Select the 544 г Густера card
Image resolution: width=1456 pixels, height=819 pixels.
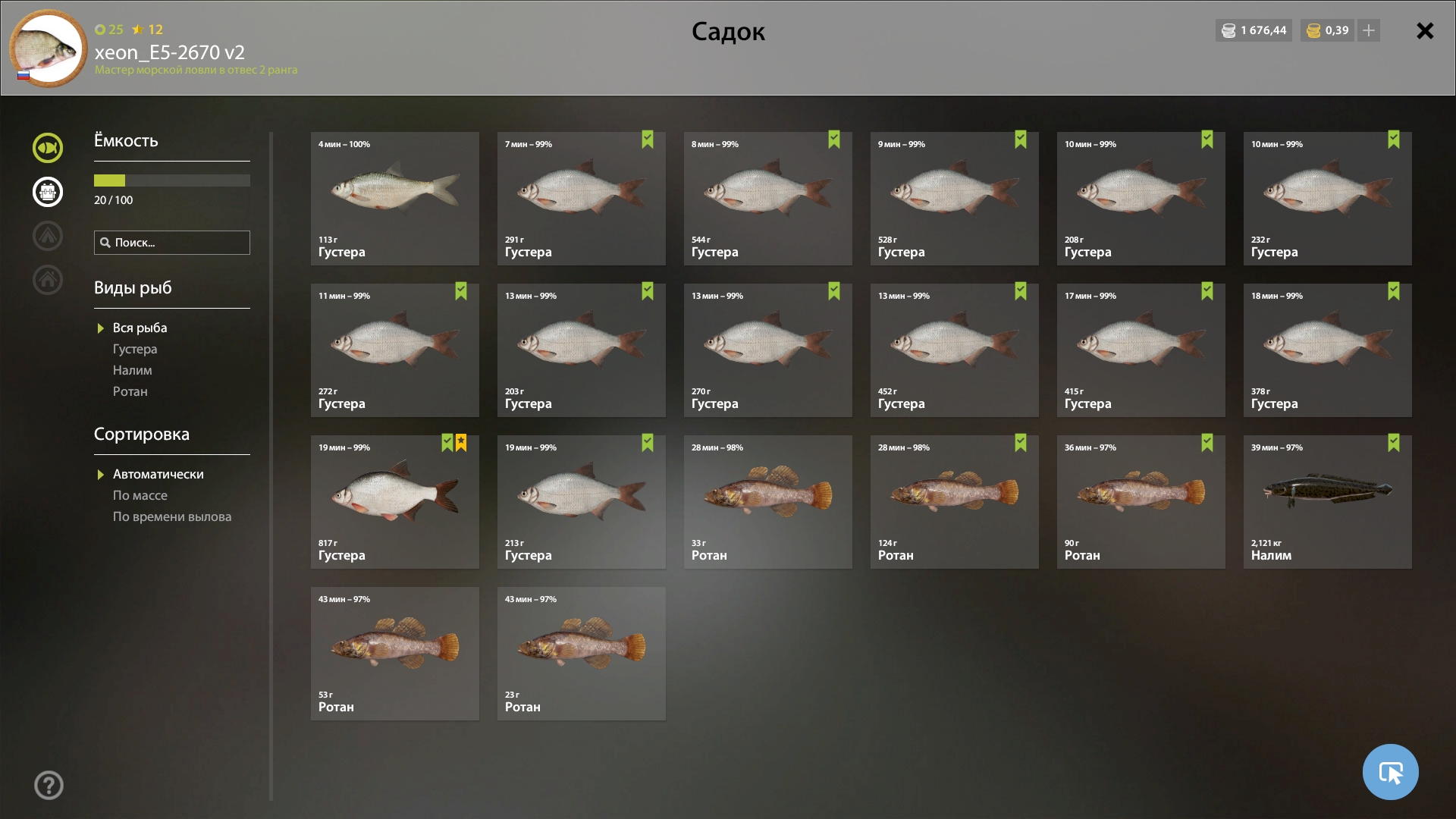coord(767,198)
